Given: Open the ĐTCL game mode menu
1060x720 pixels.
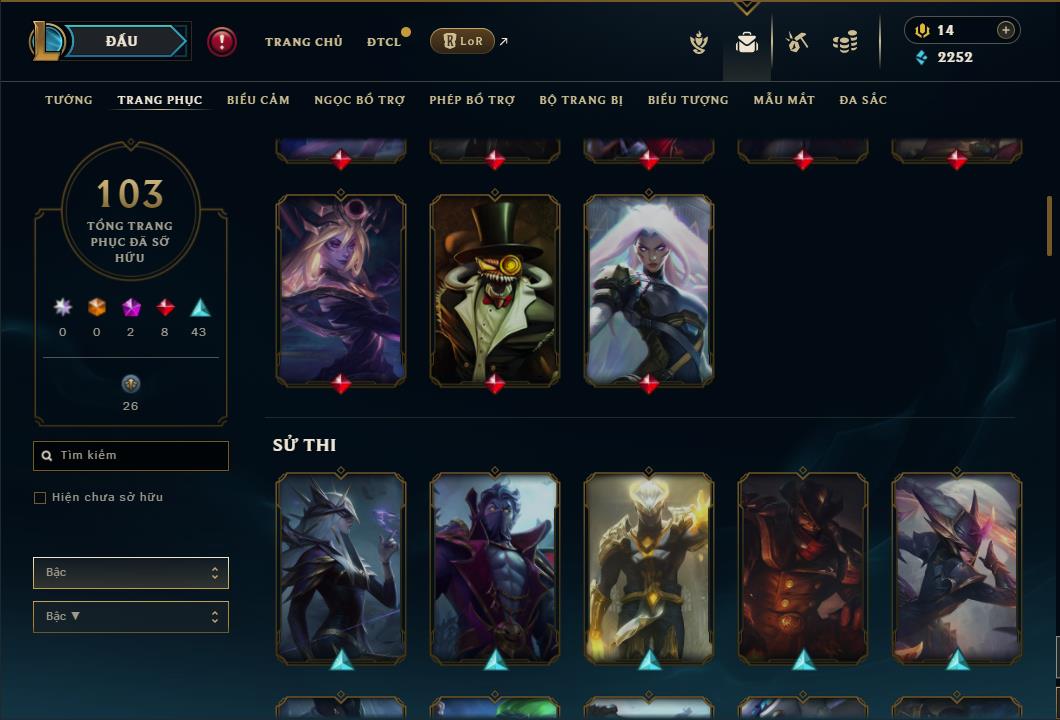Looking at the screenshot, I should (384, 42).
